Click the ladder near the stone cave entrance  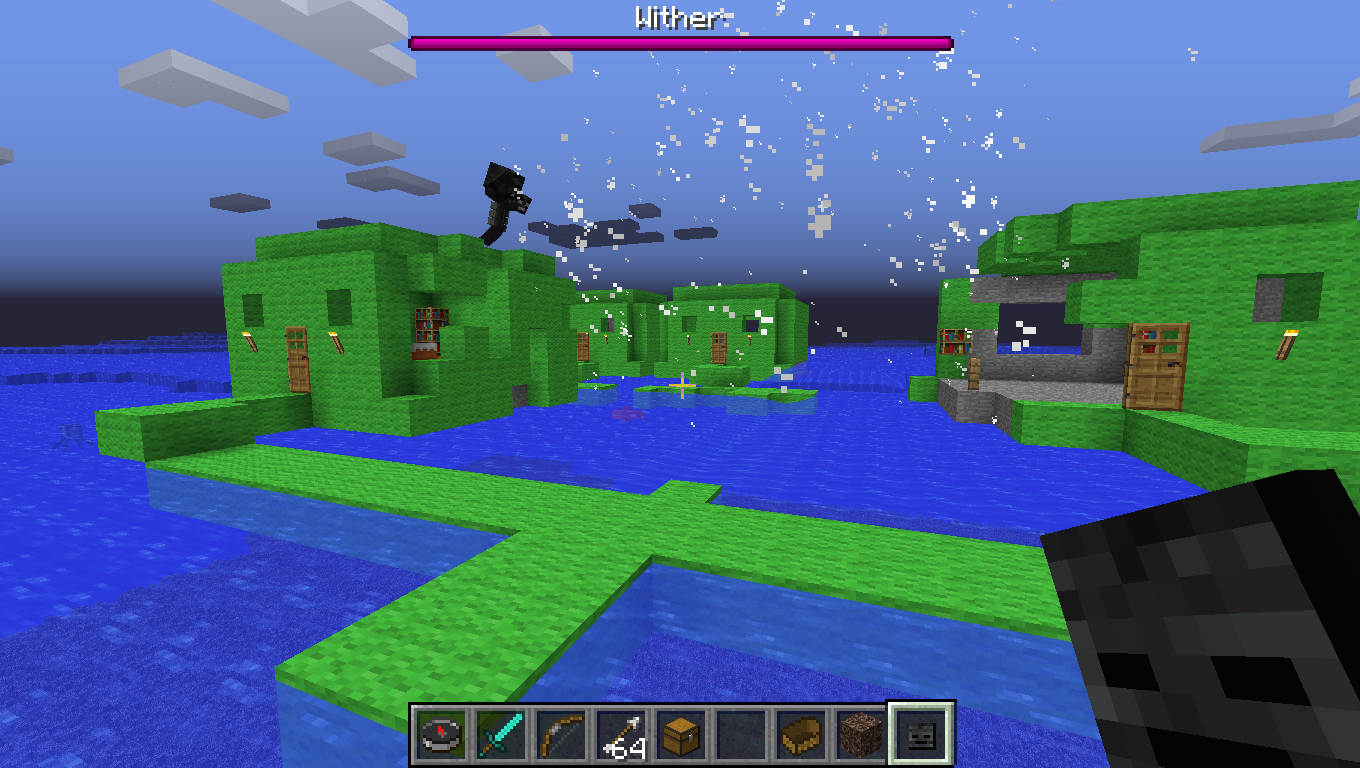point(974,374)
